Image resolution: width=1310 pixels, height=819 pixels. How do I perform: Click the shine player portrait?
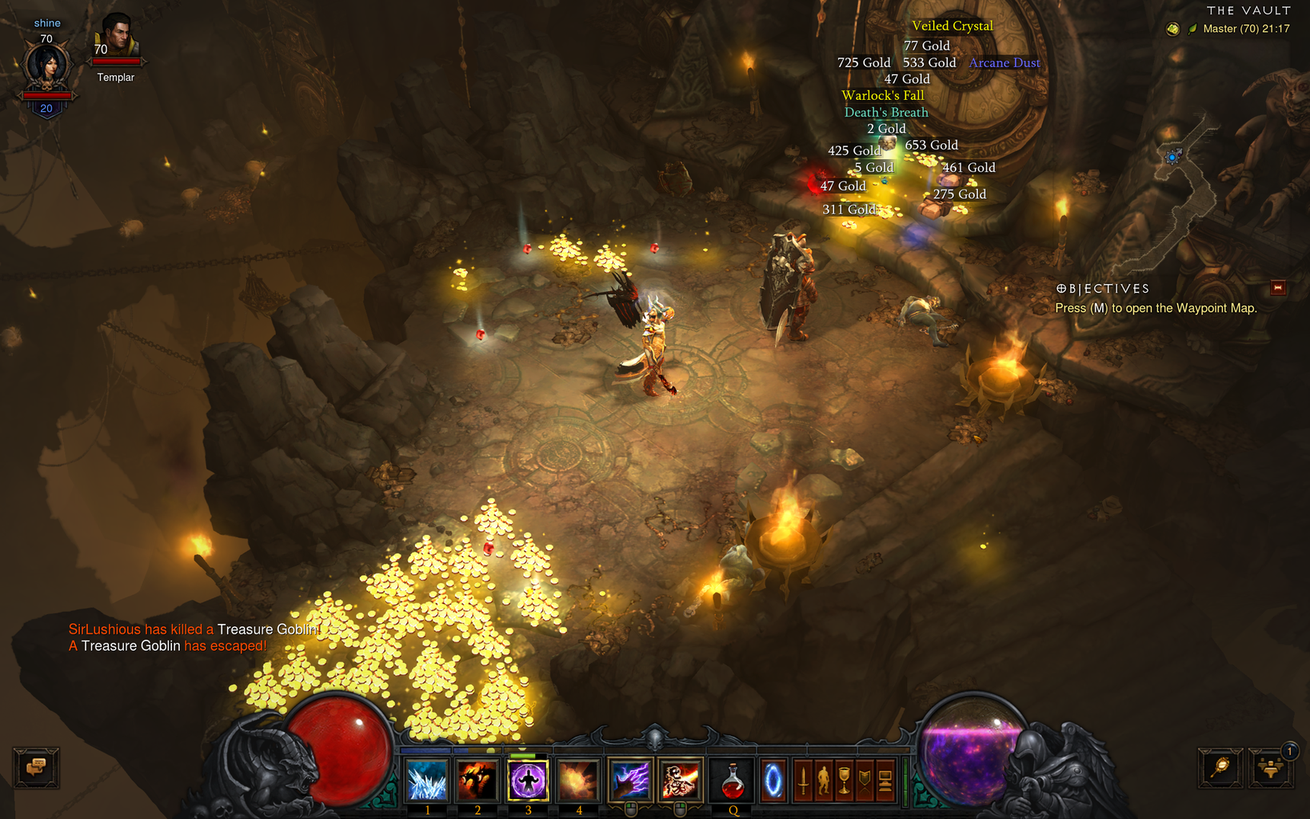[x=47, y=67]
